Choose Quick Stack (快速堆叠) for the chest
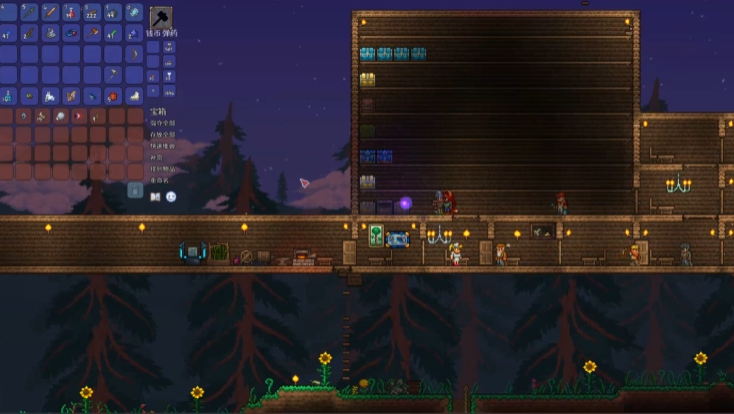Viewport: 734px width, 414px height. click(162, 146)
